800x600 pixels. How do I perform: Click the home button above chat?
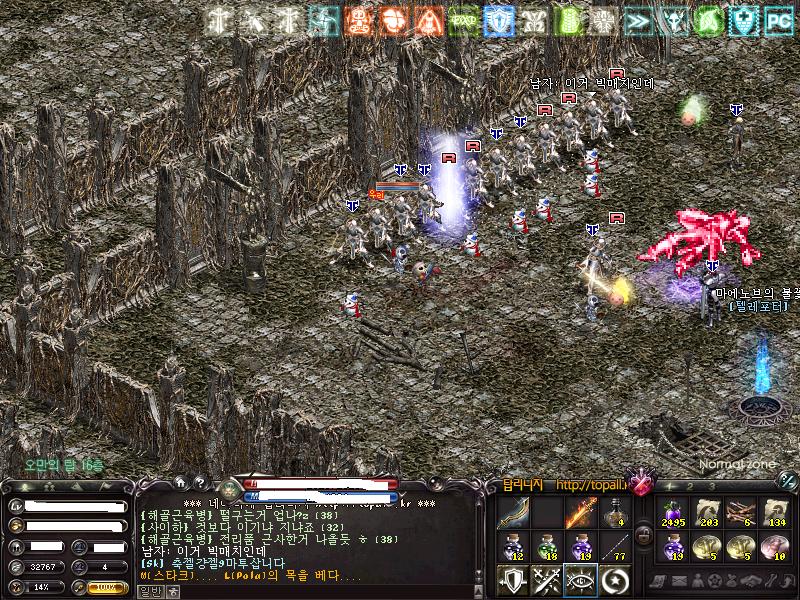pyautogui.click(x=180, y=483)
